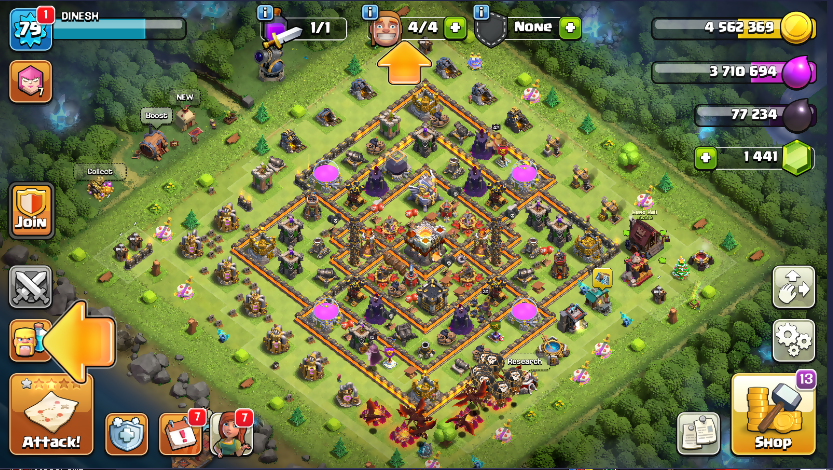
Task: Click the blue shield icon beside Attack
Action: [126, 433]
